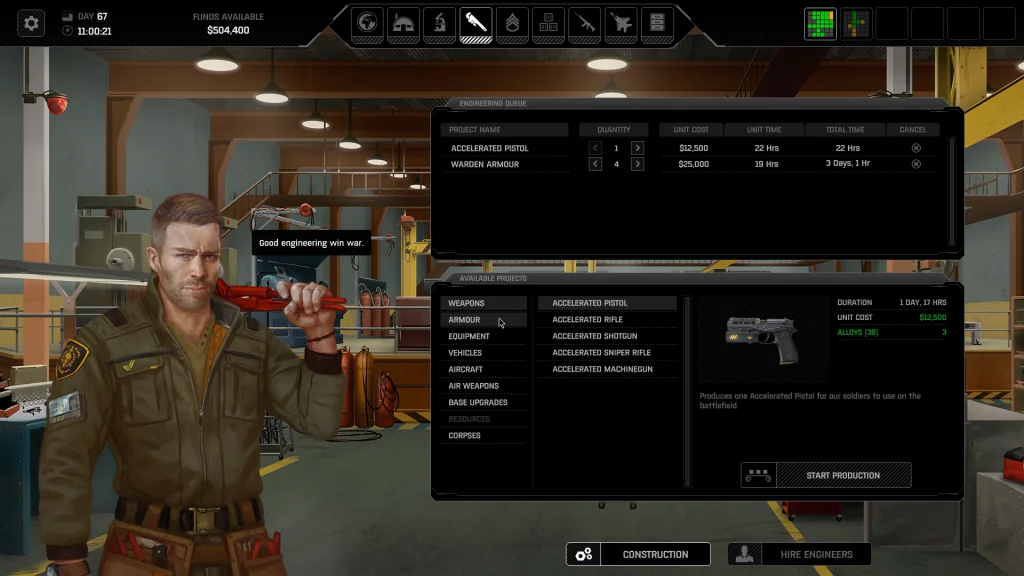Open the fighter jet aircraft screen
Viewport: 1024px width, 576px height.
pyautogui.click(x=620, y=22)
